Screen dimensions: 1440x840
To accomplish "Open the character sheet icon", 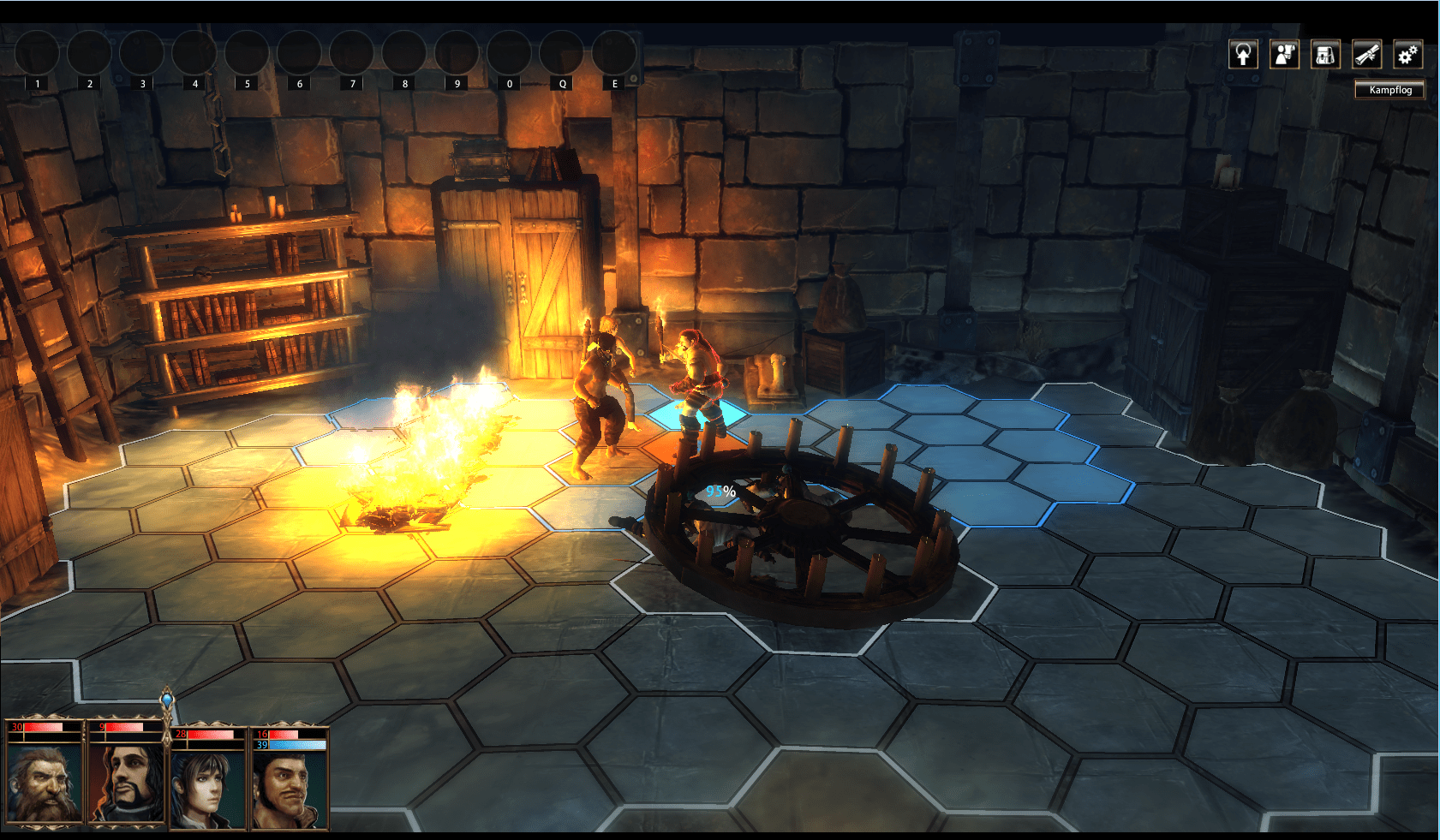I will tap(1284, 55).
